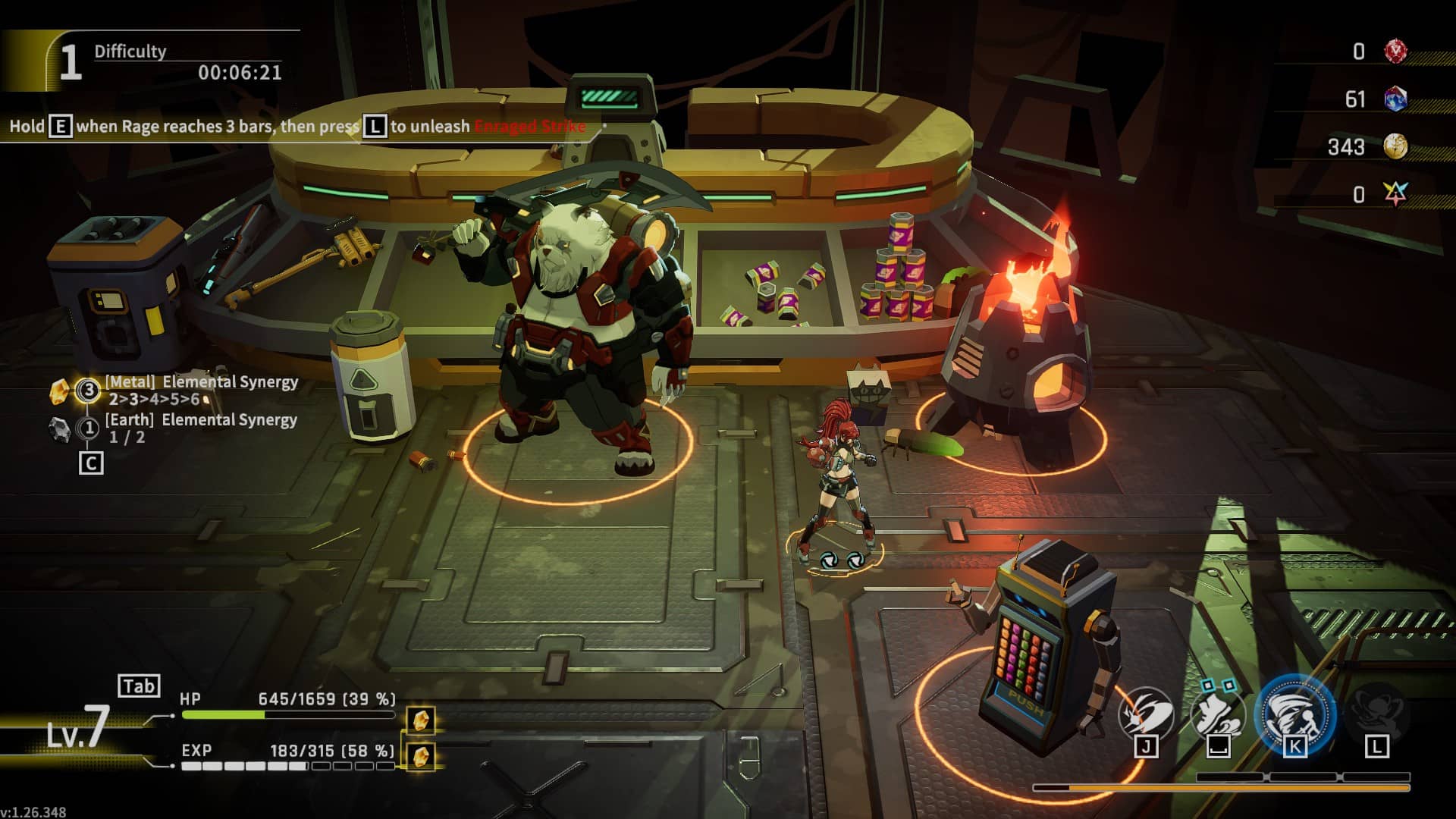
Task: Use the blue-glowing whirlwind skill
Action: (1294, 714)
